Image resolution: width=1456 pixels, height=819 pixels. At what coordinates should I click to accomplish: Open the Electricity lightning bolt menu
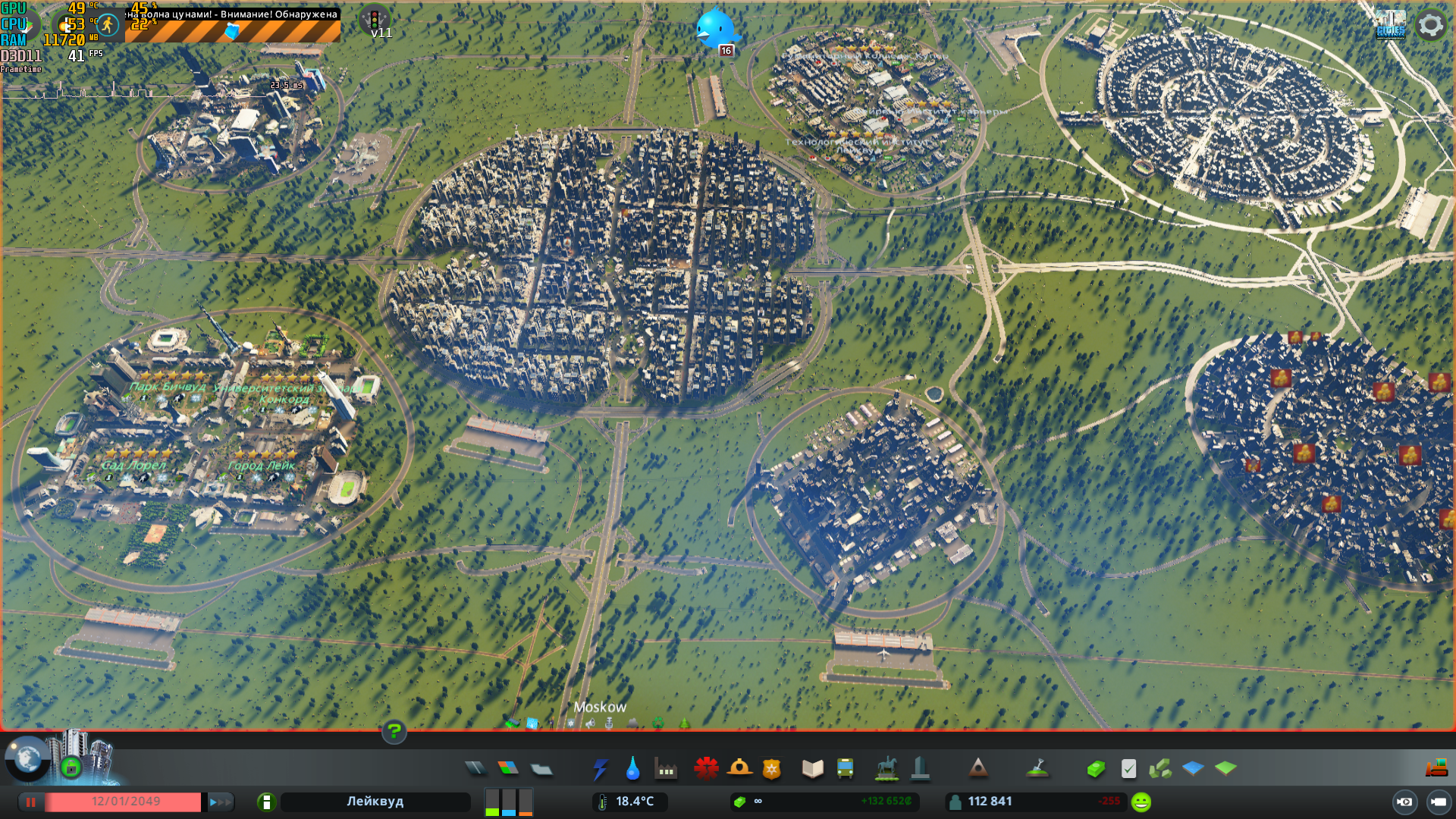tap(600, 769)
